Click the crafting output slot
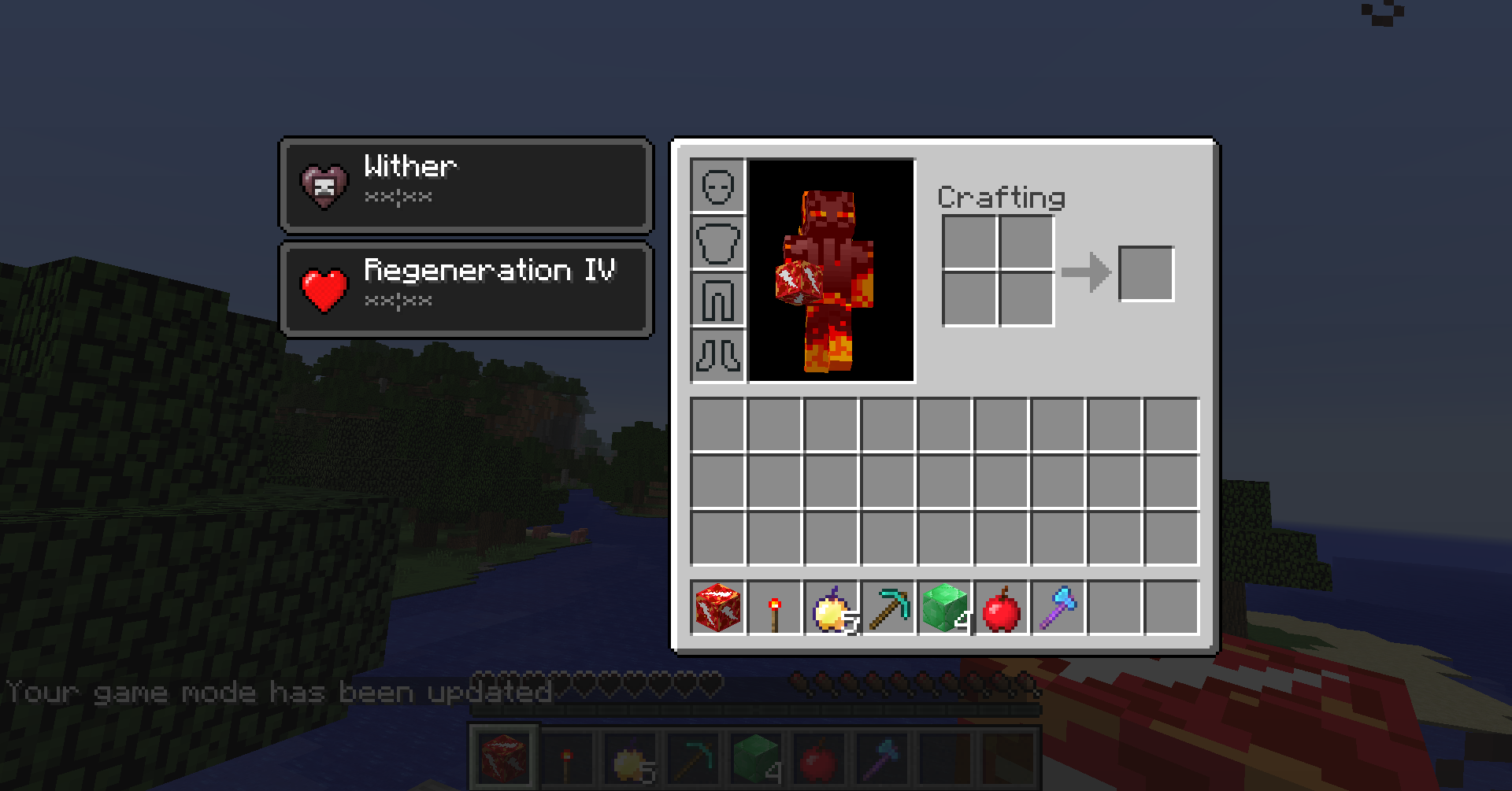 1146,273
